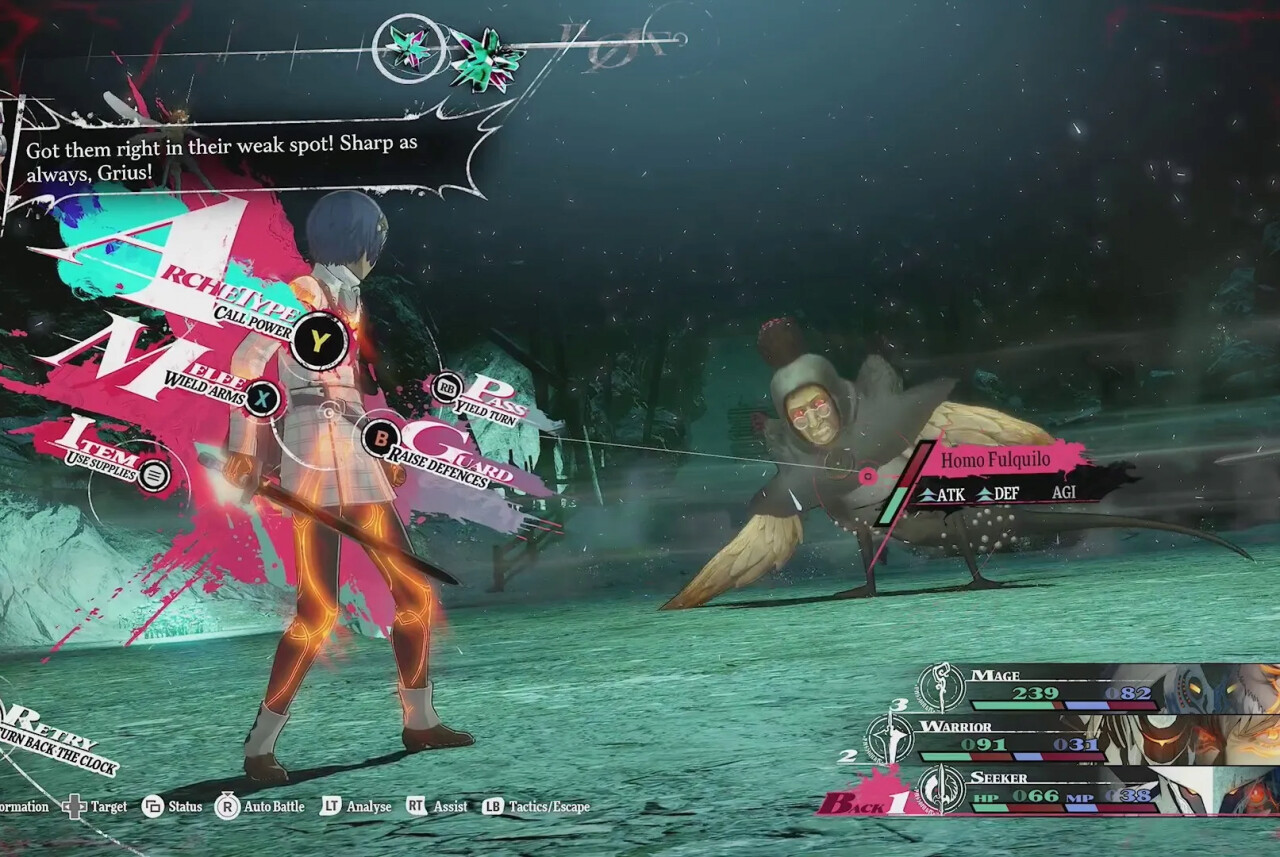Select the Seeker party member panel
Image resolution: width=1280 pixels, height=857 pixels.
(x=1060, y=790)
